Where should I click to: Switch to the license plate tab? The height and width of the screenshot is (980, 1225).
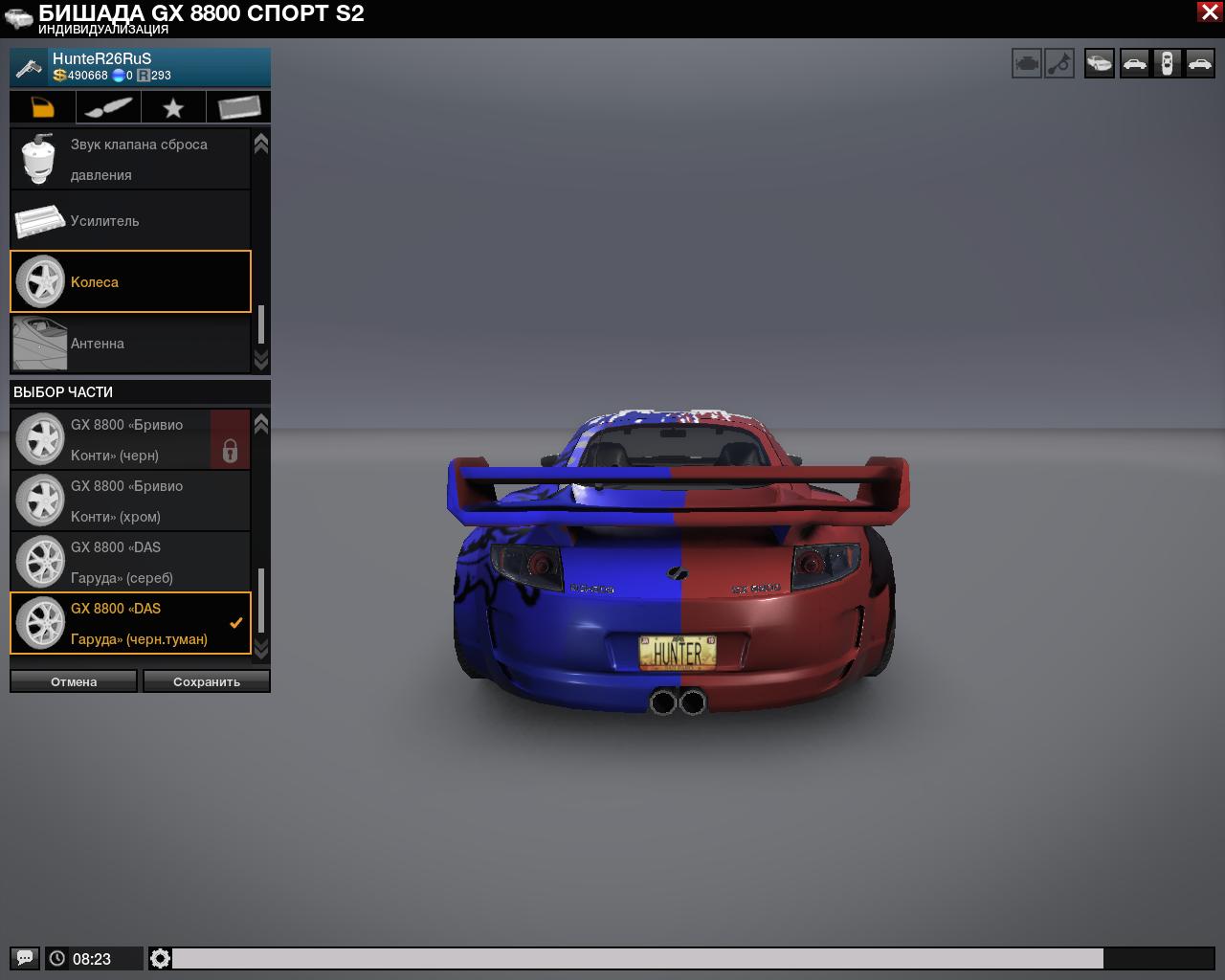238,107
